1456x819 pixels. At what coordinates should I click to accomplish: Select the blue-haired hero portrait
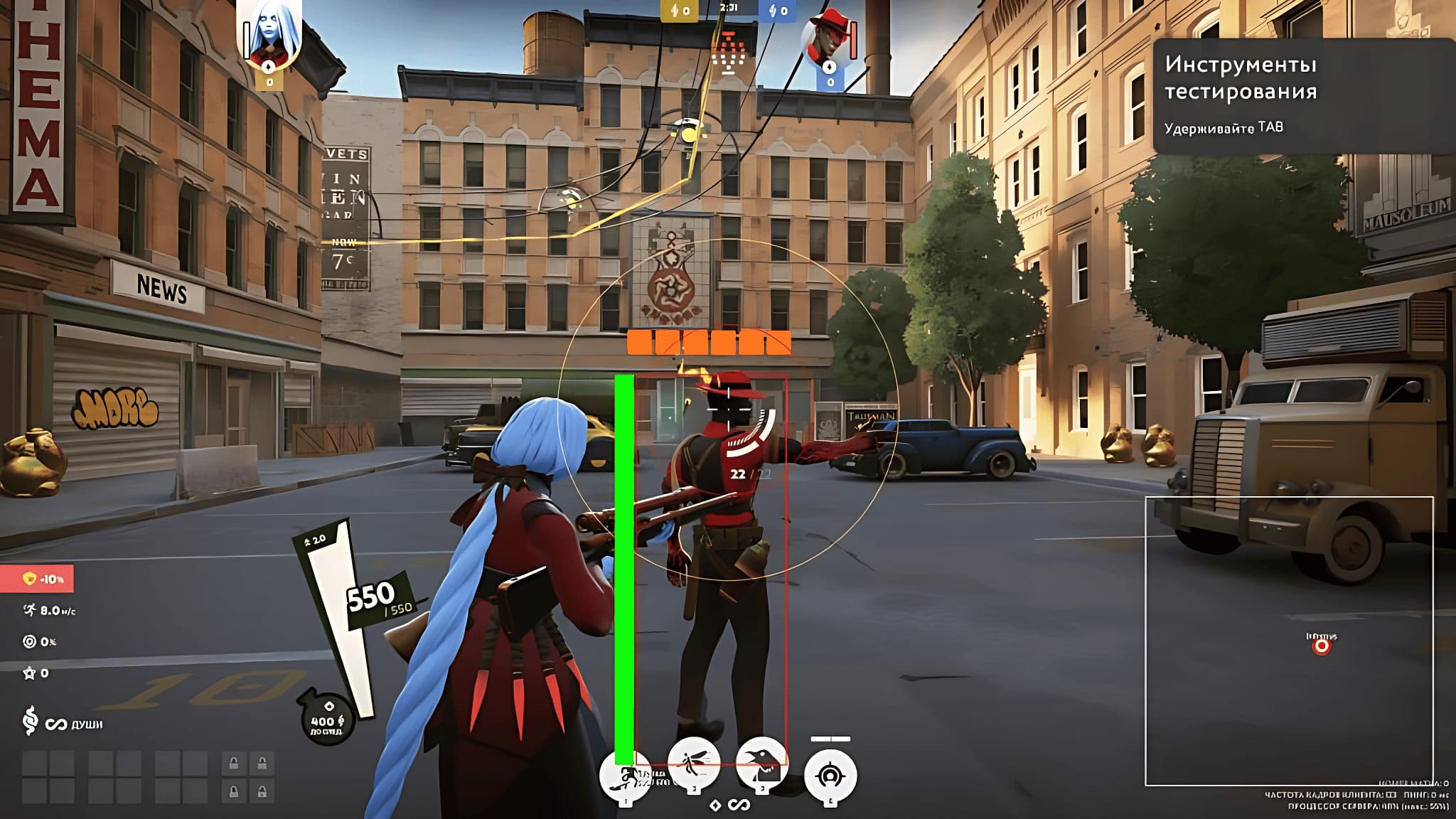click(269, 36)
